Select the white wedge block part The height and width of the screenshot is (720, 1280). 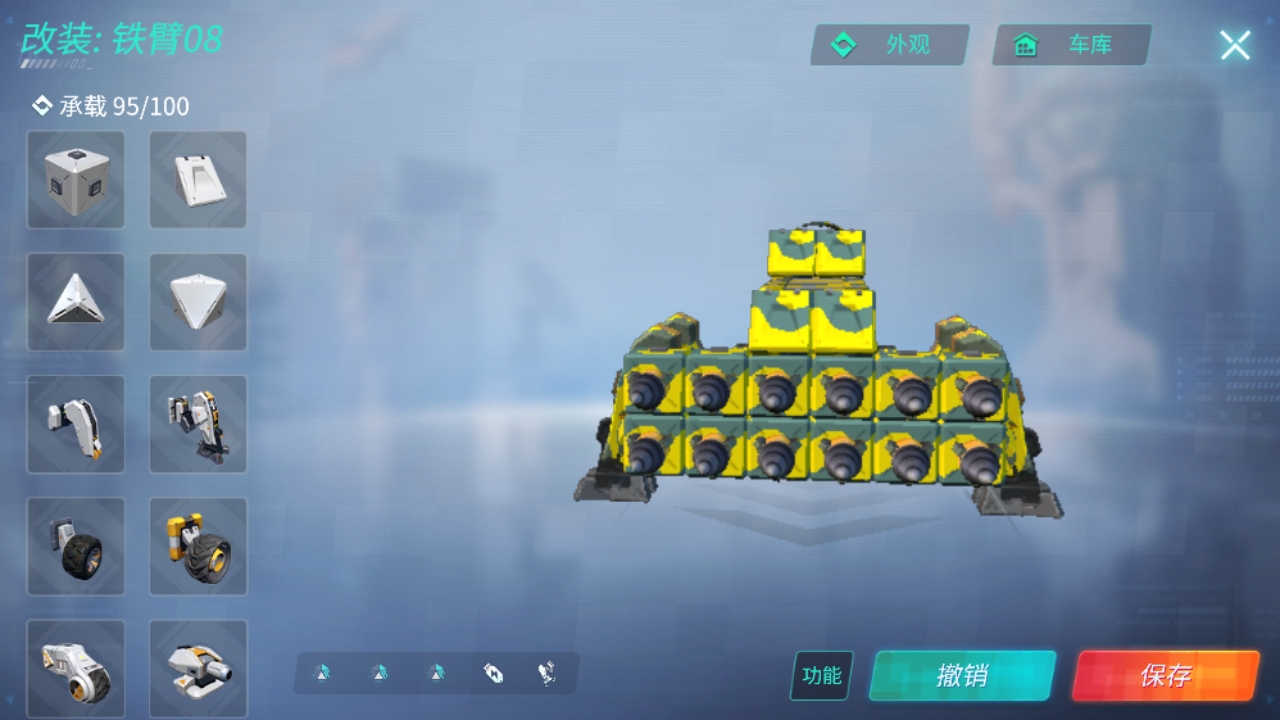tap(198, 180)
